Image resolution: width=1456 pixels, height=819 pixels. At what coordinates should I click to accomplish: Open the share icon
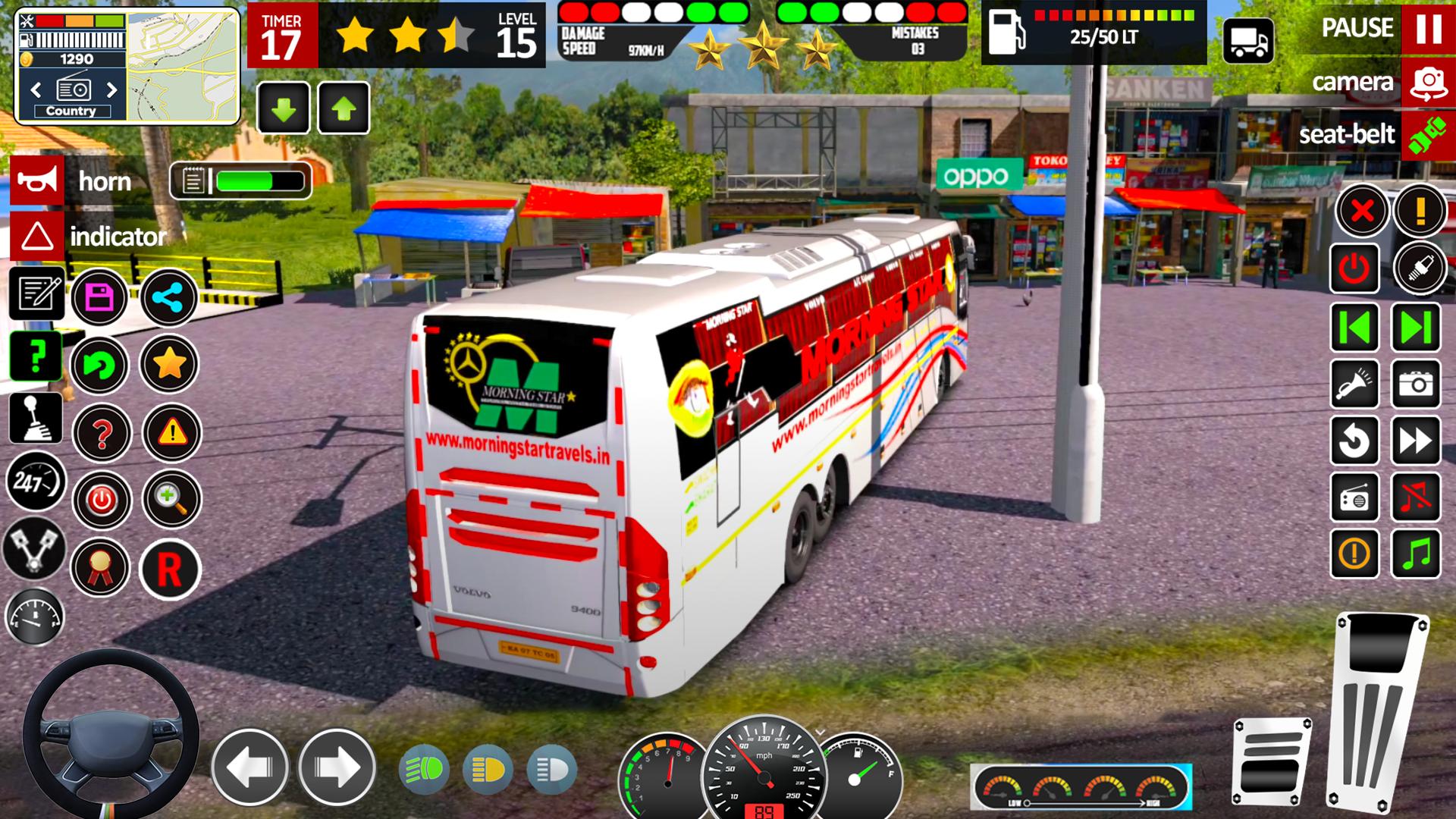171,296
